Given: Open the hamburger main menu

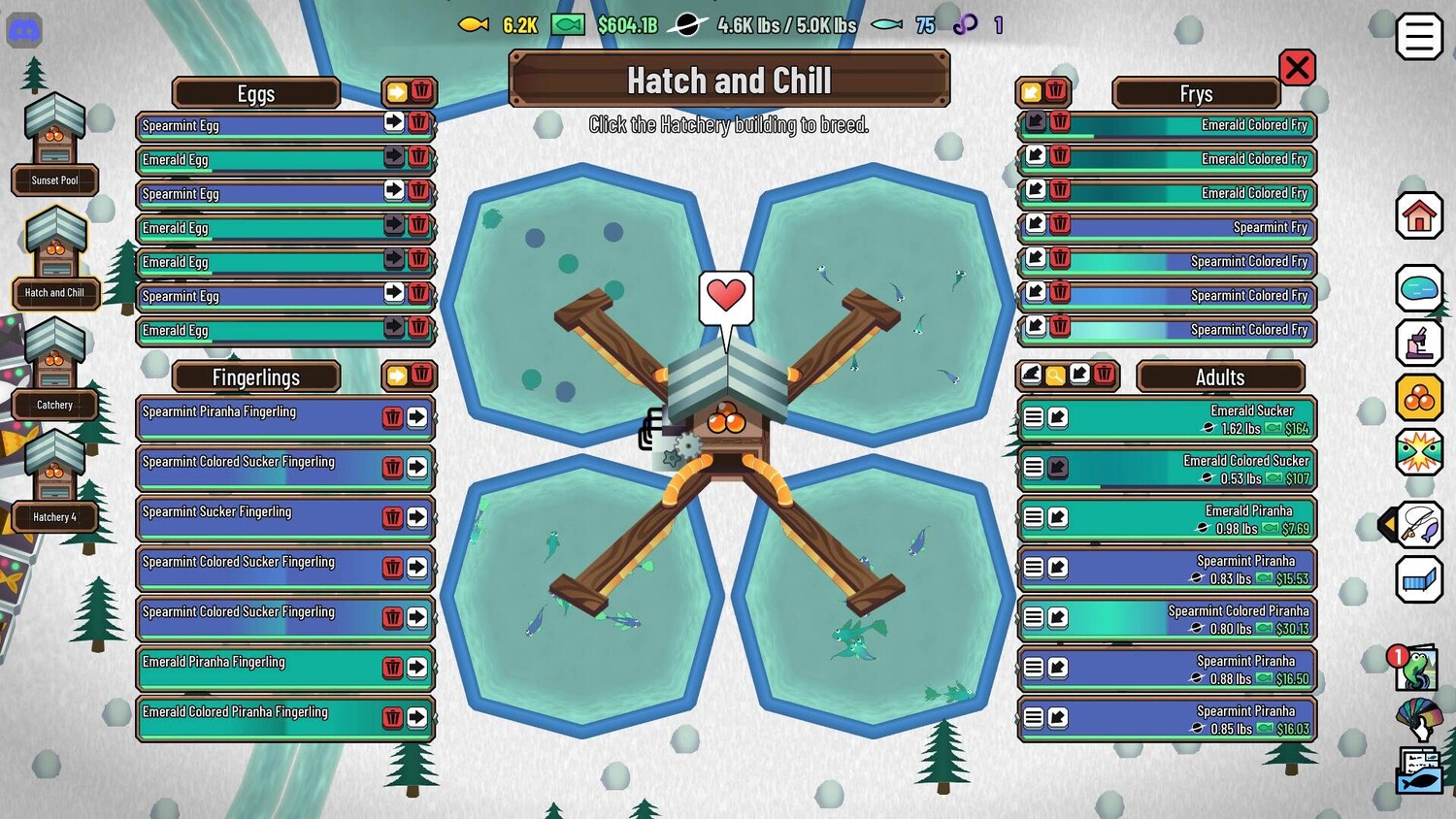Looking at the screenshot, I should 1418,37.
